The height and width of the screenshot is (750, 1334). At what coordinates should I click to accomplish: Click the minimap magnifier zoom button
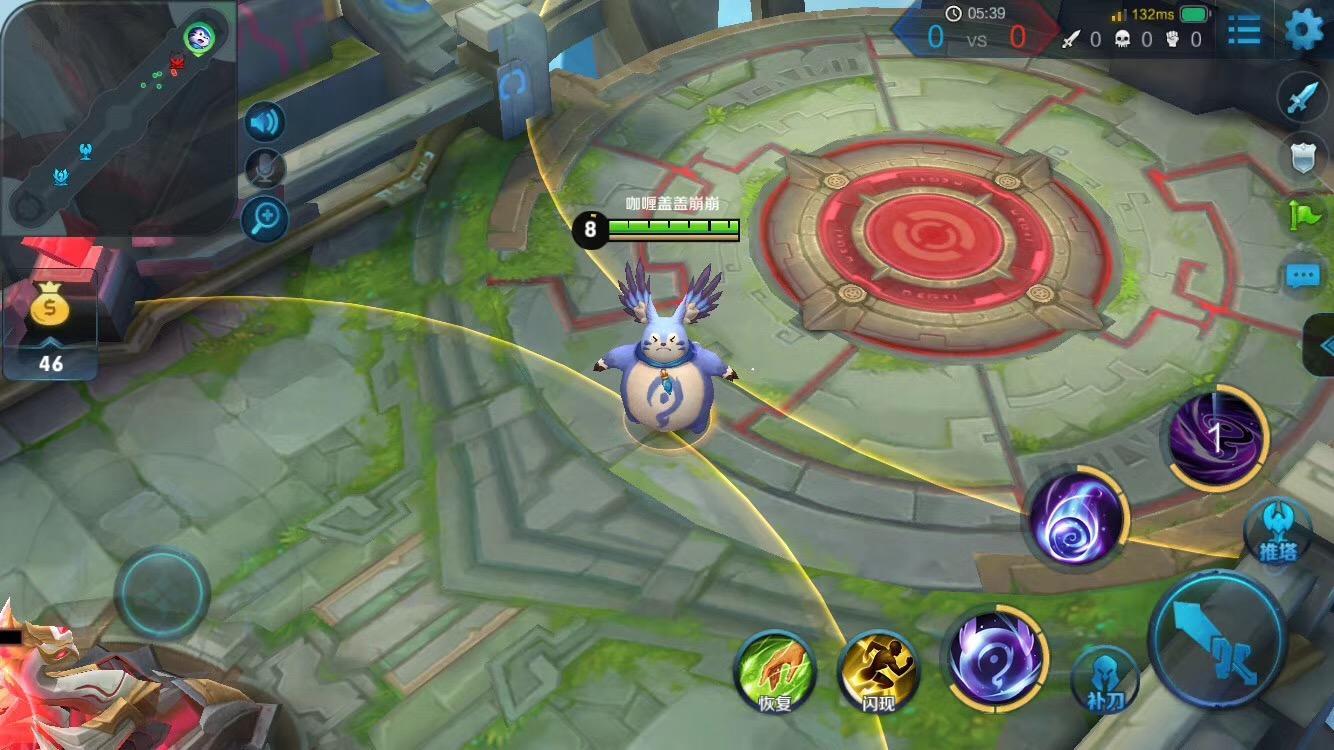pyautogui.click(x=265, y=218)
